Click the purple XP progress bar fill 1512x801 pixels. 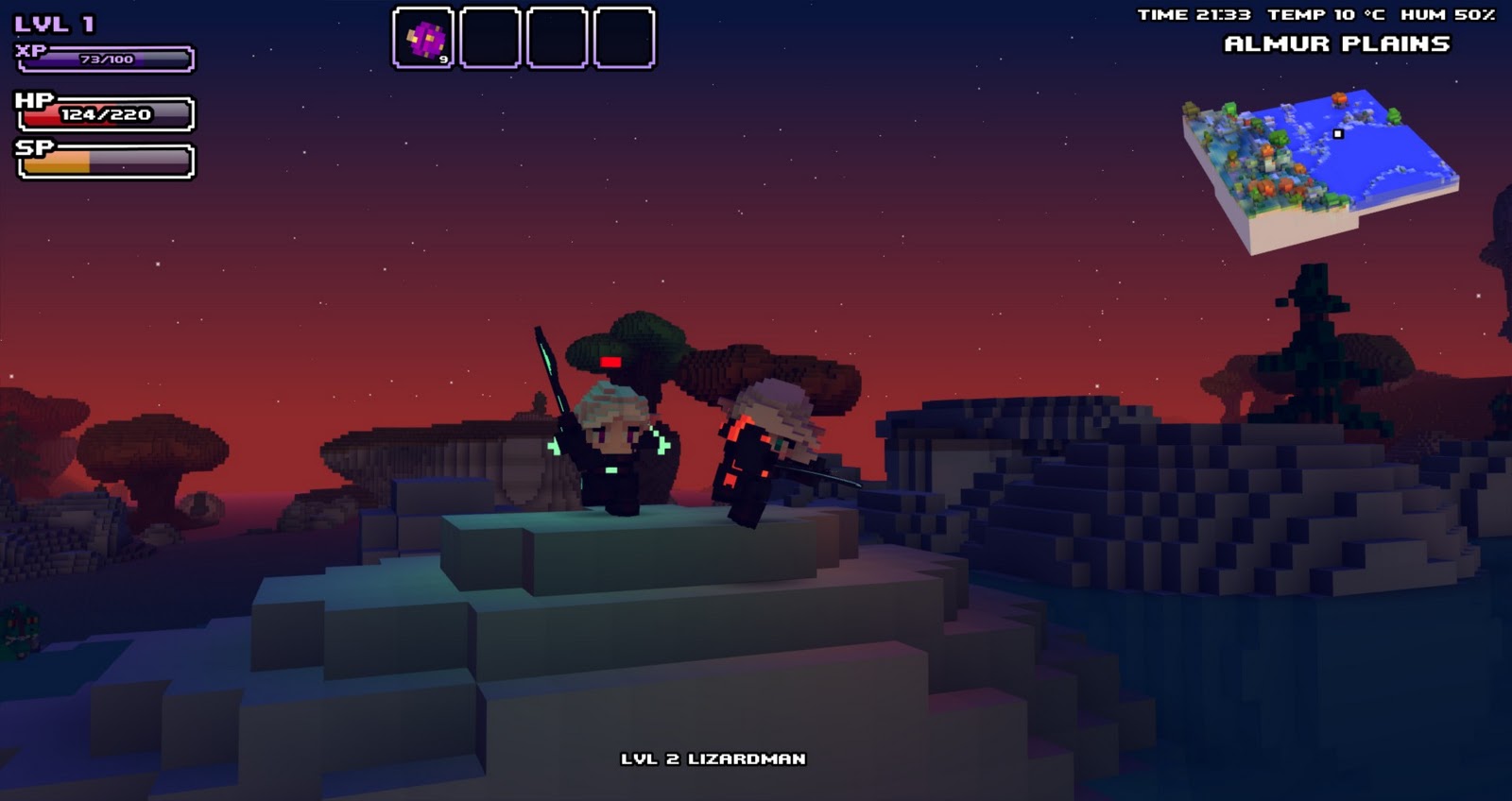[85, 59]
